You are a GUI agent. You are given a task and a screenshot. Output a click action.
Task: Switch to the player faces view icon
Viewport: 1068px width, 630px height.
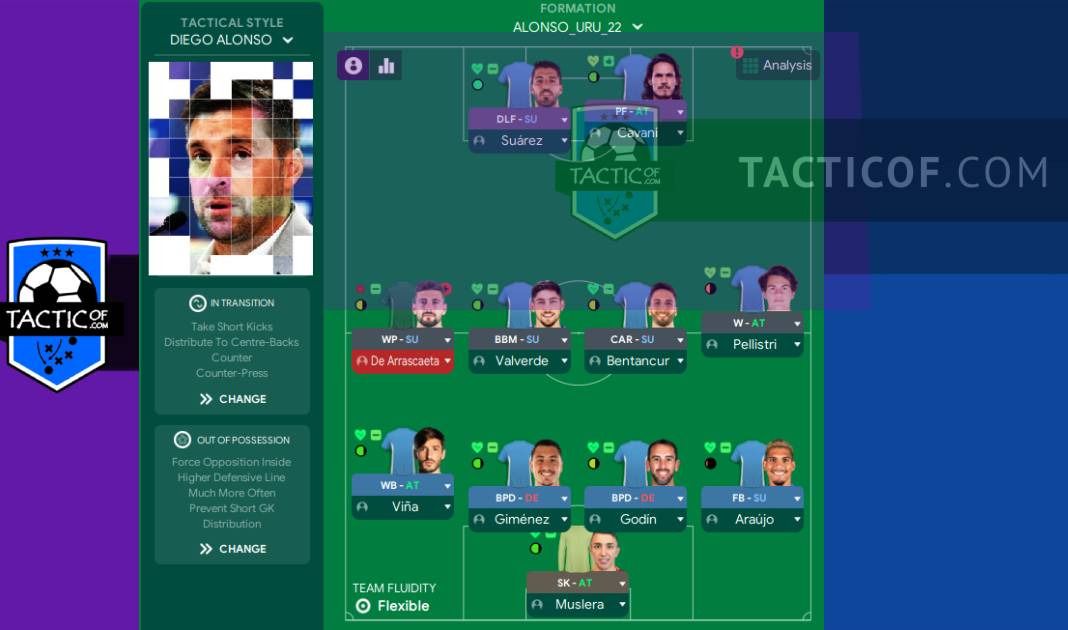(x=353, y=66)
